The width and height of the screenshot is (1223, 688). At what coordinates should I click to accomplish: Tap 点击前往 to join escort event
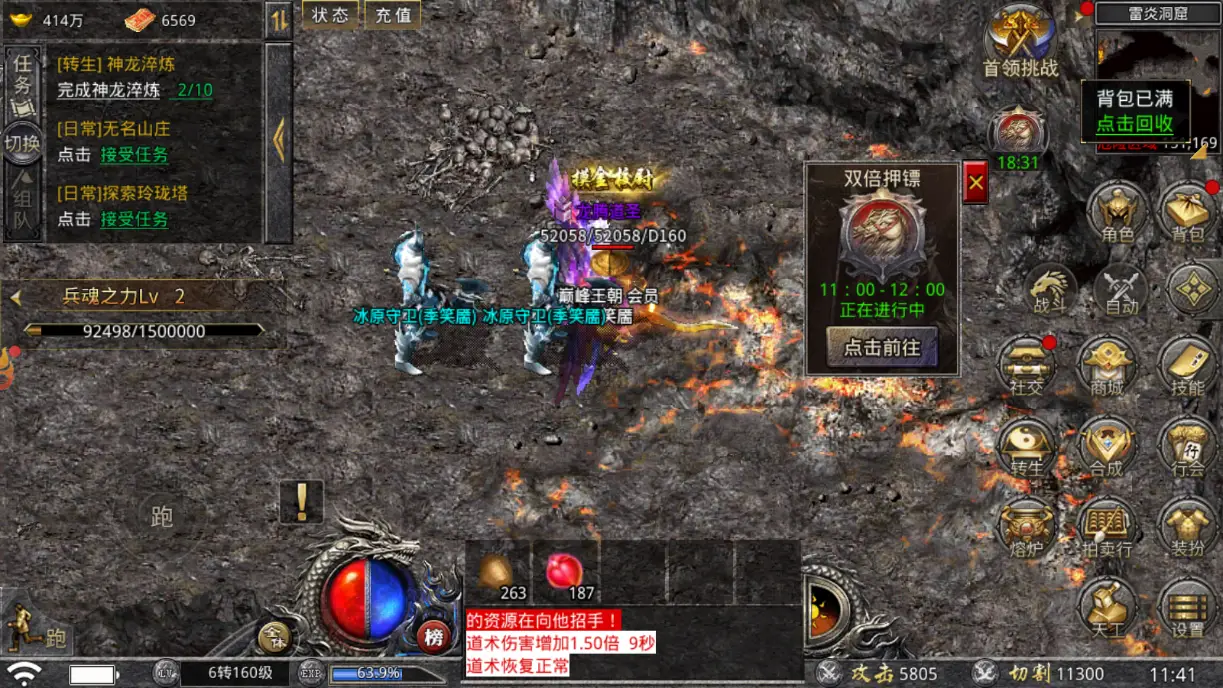coord(882,347)
